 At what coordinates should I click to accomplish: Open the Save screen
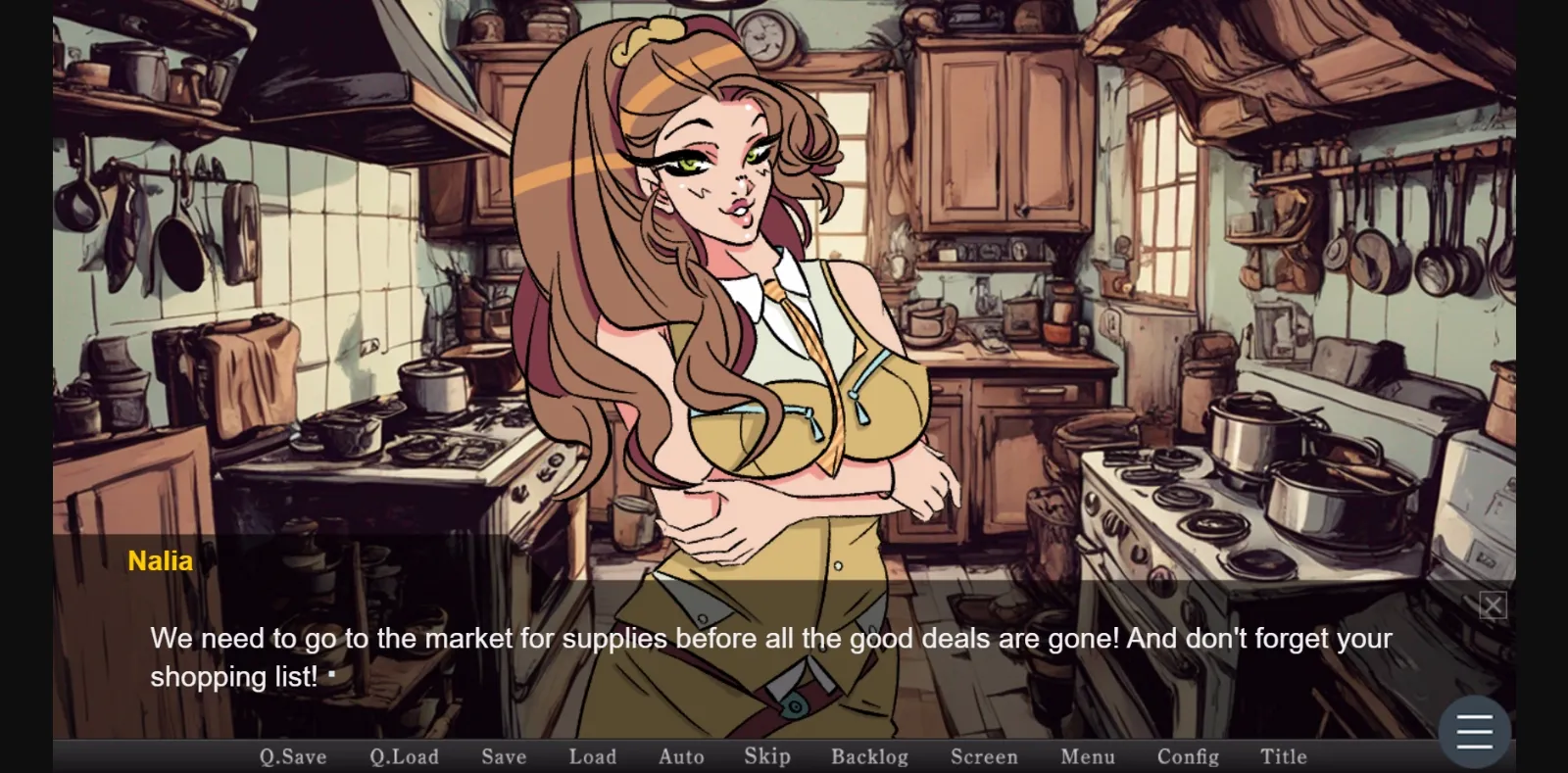(x=503, y=756)
